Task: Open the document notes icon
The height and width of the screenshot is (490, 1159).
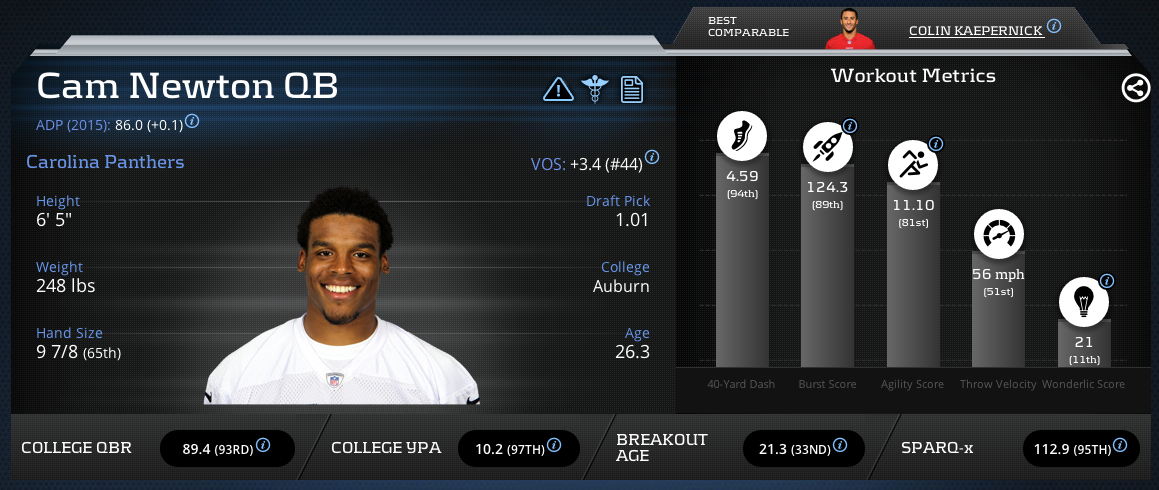Action: (x=631, y=90)
